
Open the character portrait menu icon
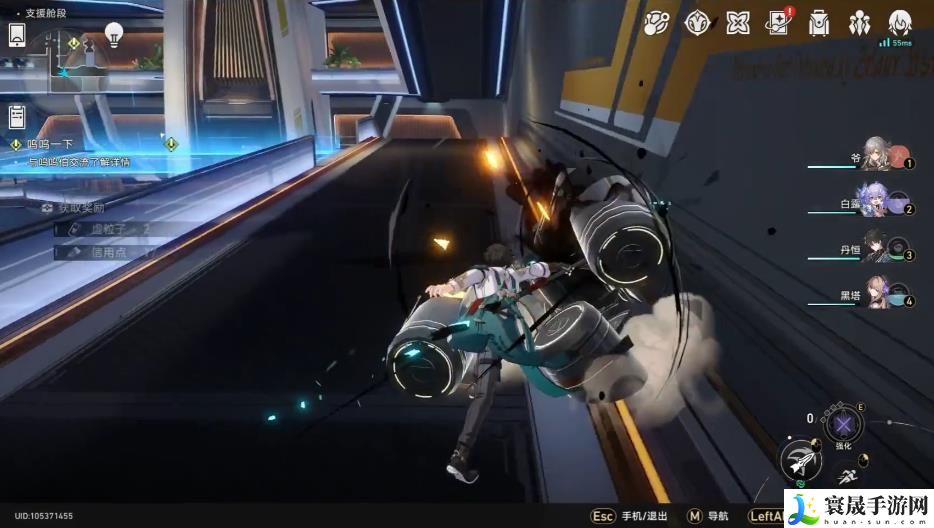point(901,22)
